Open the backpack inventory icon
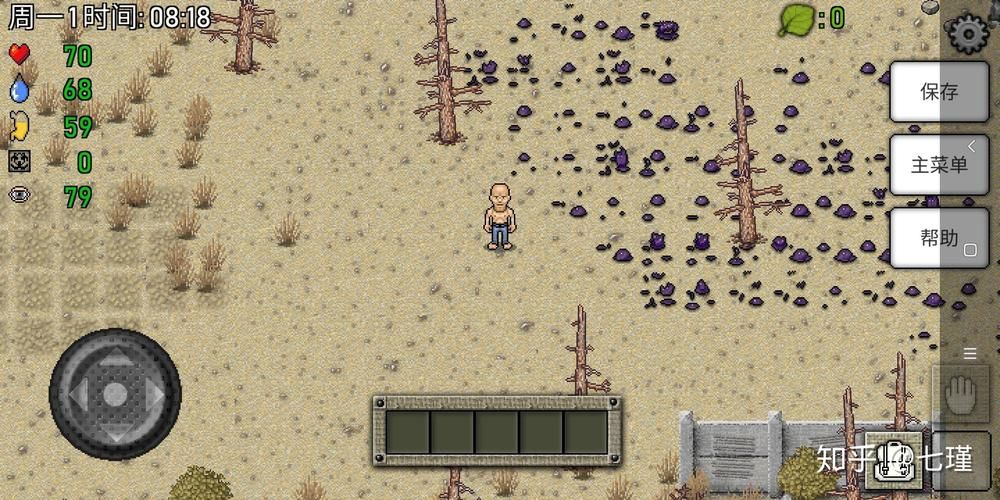 coord(893,459)
